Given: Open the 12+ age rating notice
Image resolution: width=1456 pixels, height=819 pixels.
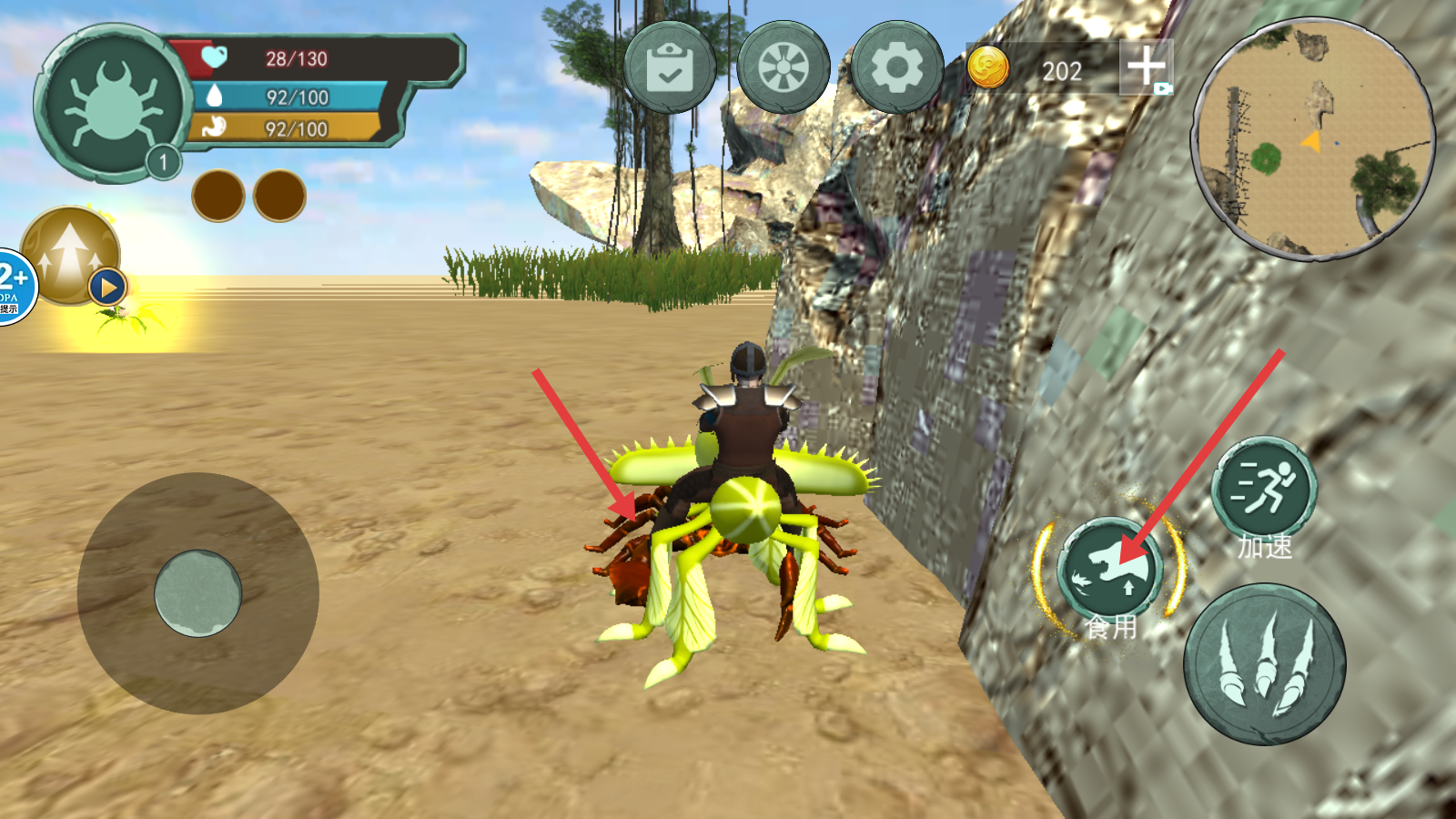Looking at the screenshot, I should point(15,286).
